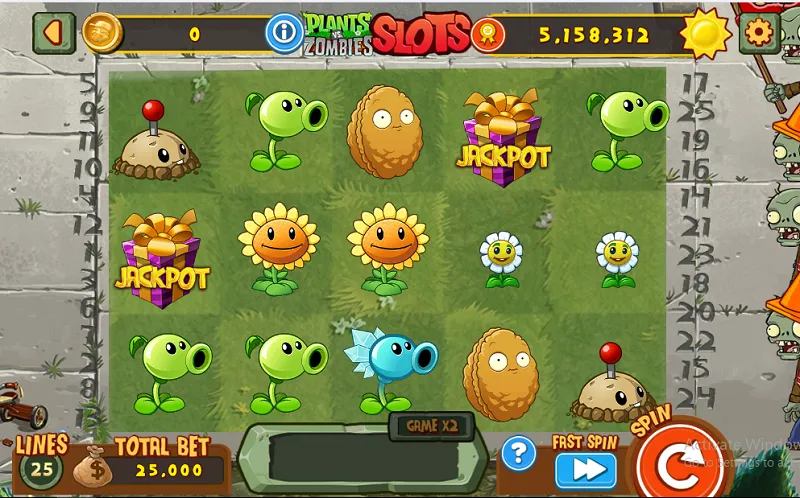
Task: Open the blue info paytable button
Action: [x=285, y=34]
